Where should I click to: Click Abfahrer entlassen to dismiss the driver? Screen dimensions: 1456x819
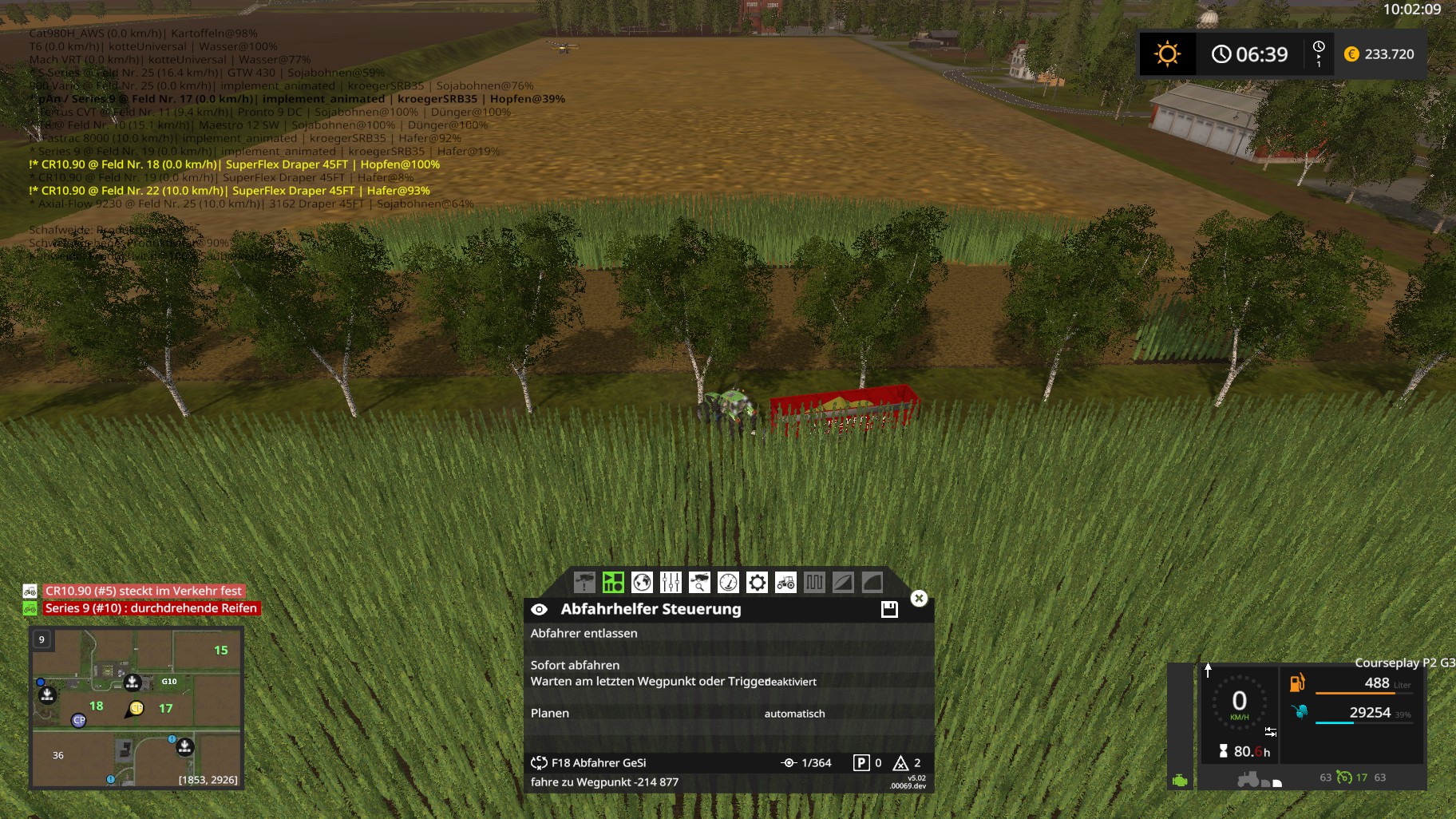pos(584,633)
